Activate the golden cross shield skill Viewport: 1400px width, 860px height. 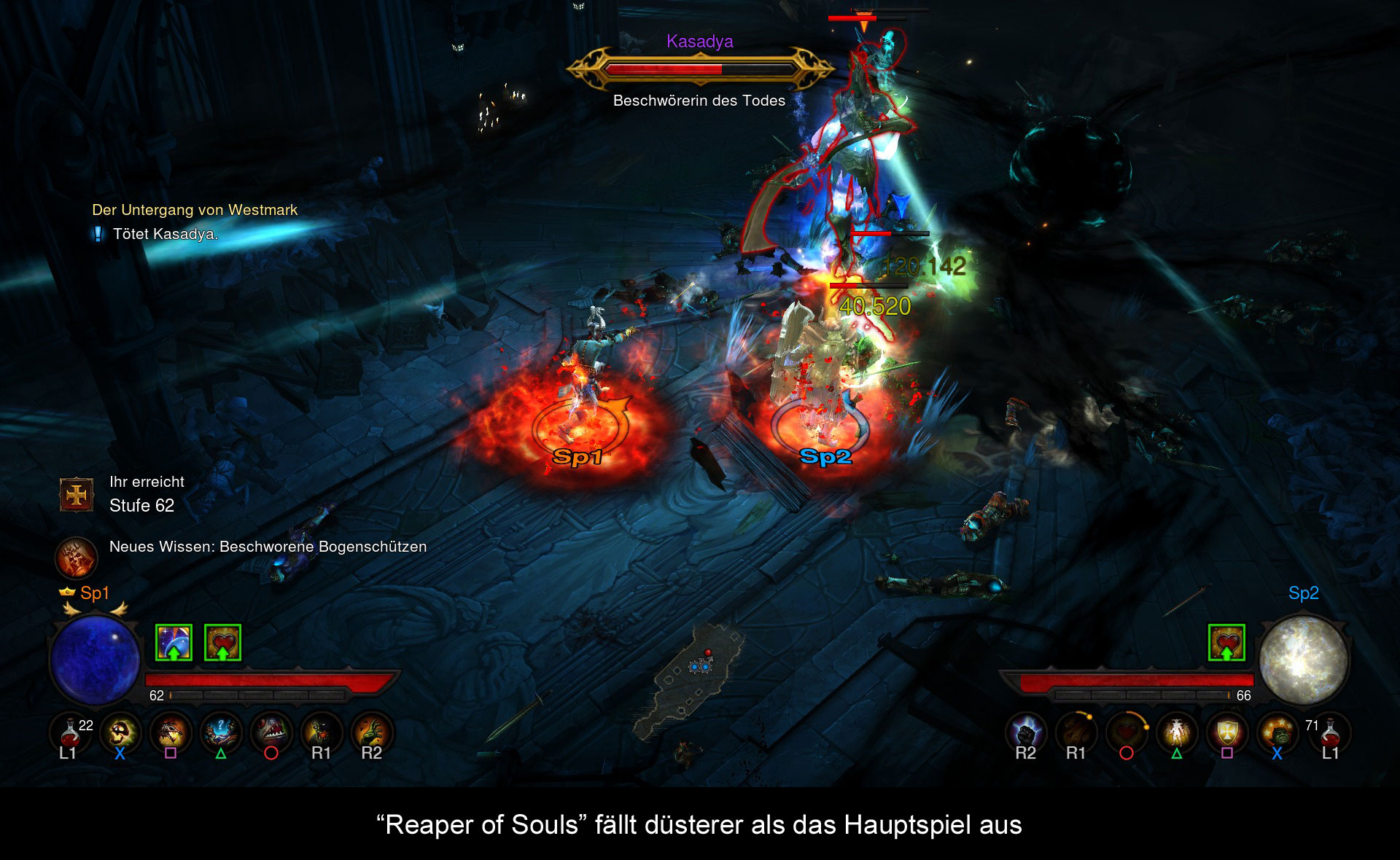(1227, 731)
